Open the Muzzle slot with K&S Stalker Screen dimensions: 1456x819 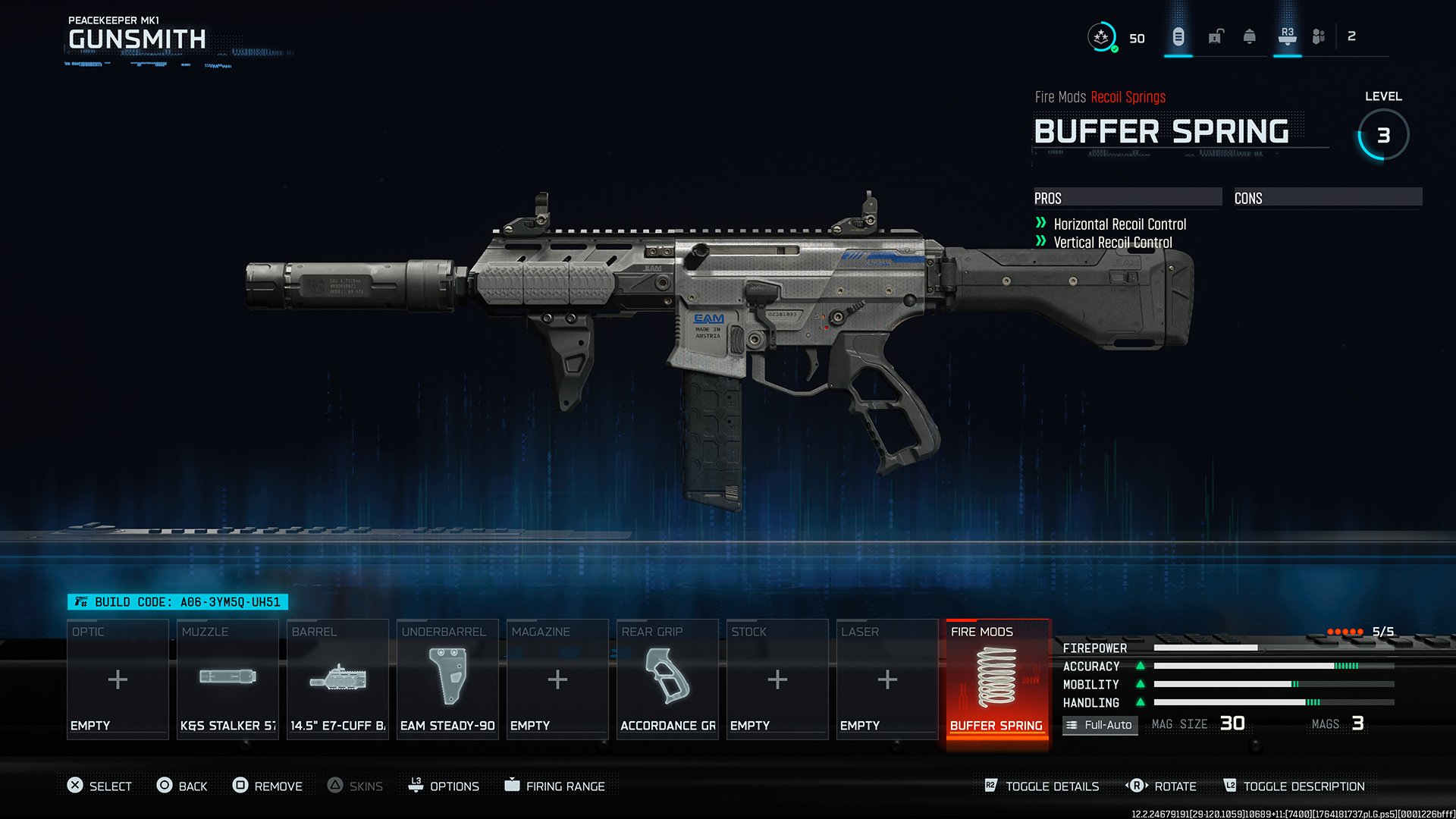[x=227, y=679]
